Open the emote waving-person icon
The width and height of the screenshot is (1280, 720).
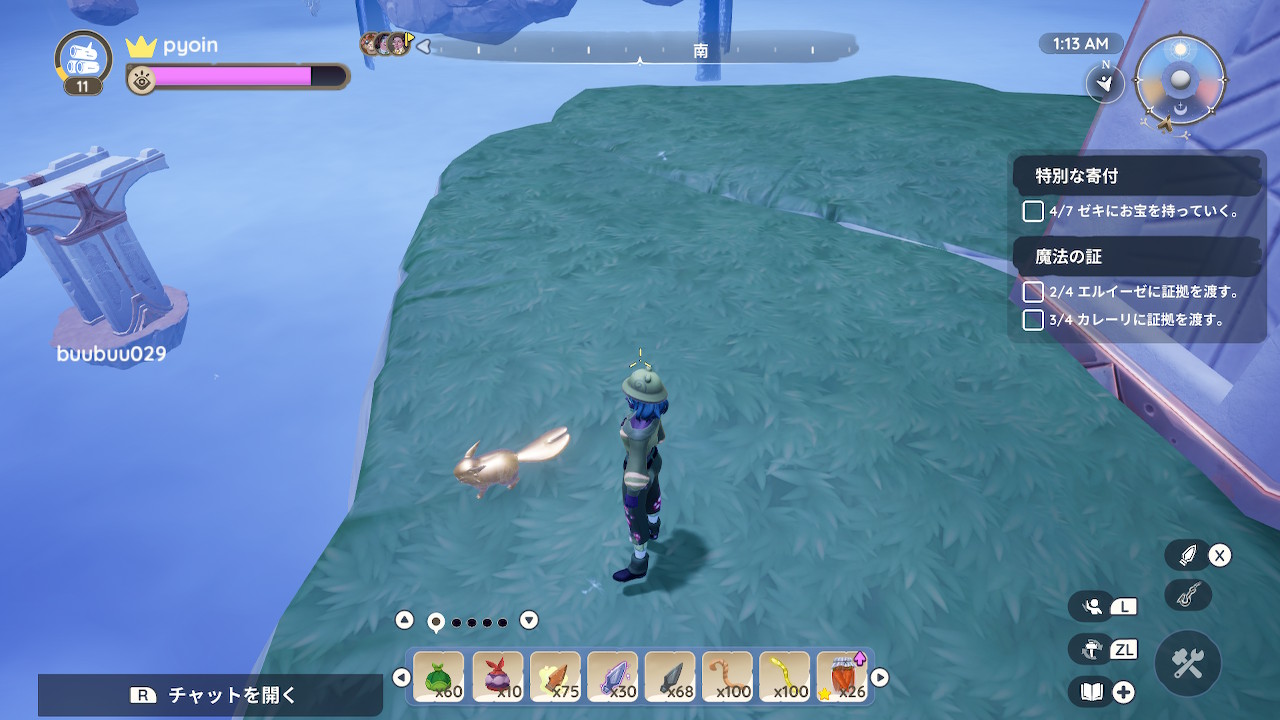(1092, 606)
